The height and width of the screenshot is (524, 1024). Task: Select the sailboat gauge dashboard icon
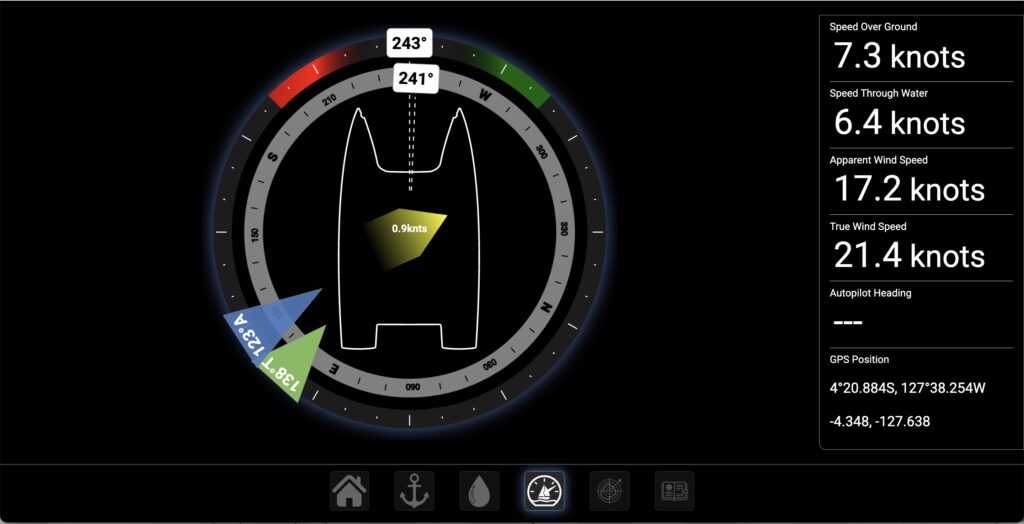click(544, 491)
